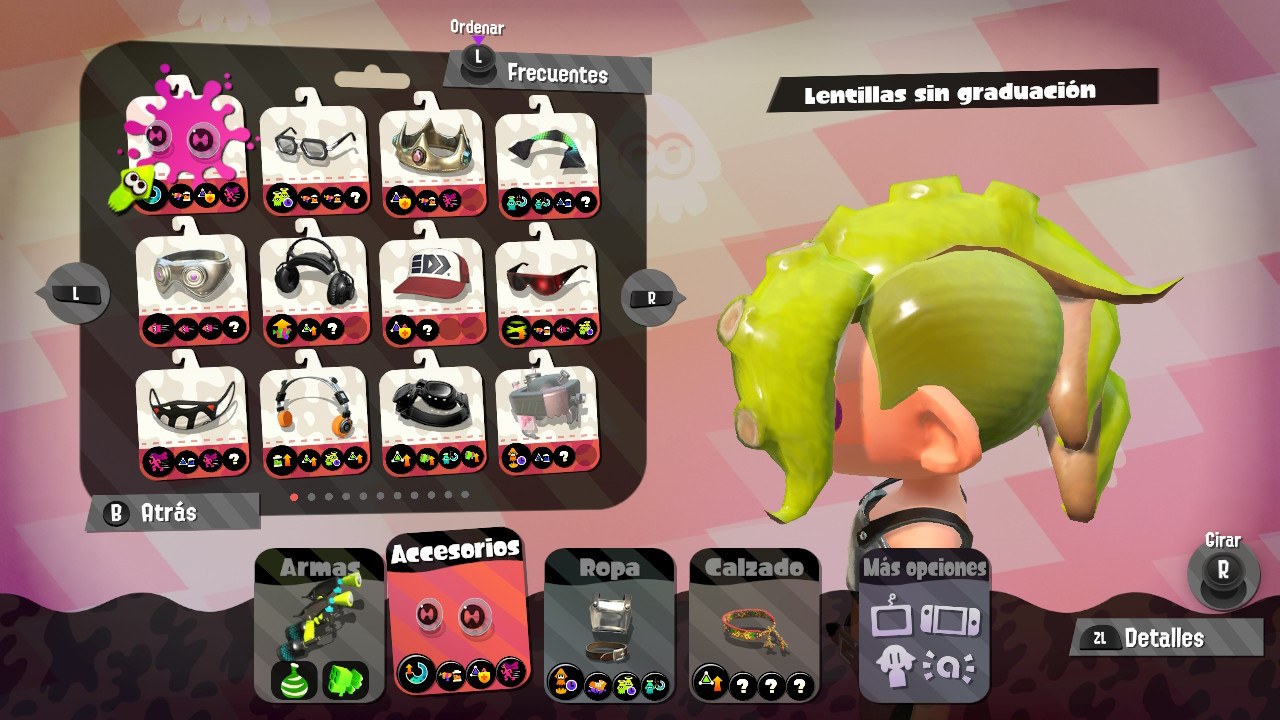The width and height of the screenshot is (1280, 720).
Task: Select the silver safety goggles
Action: click(x=192, y=280)
